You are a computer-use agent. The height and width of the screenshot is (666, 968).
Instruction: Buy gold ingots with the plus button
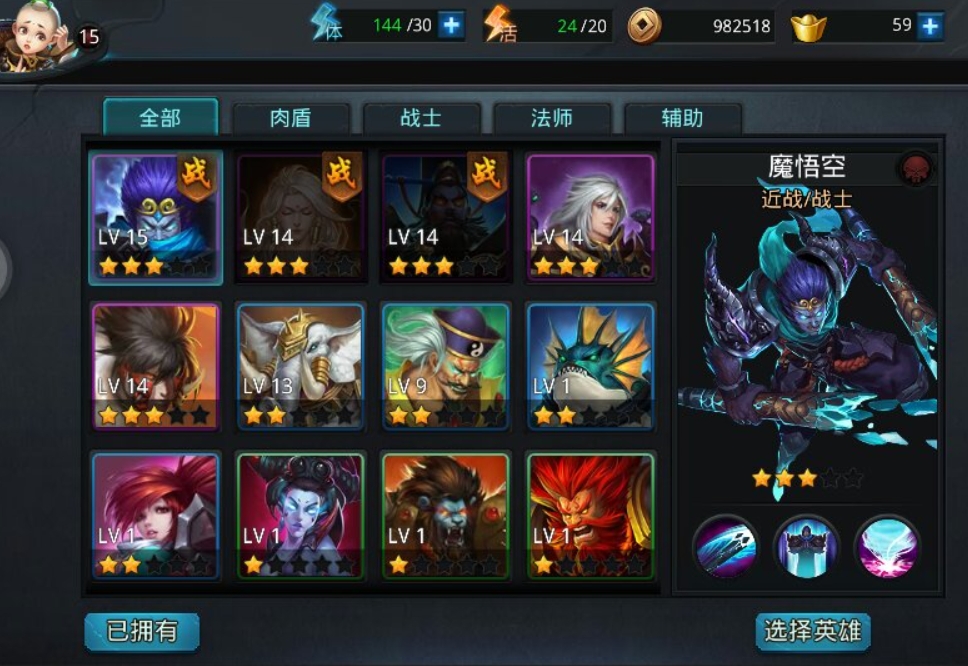pos(930,25)
